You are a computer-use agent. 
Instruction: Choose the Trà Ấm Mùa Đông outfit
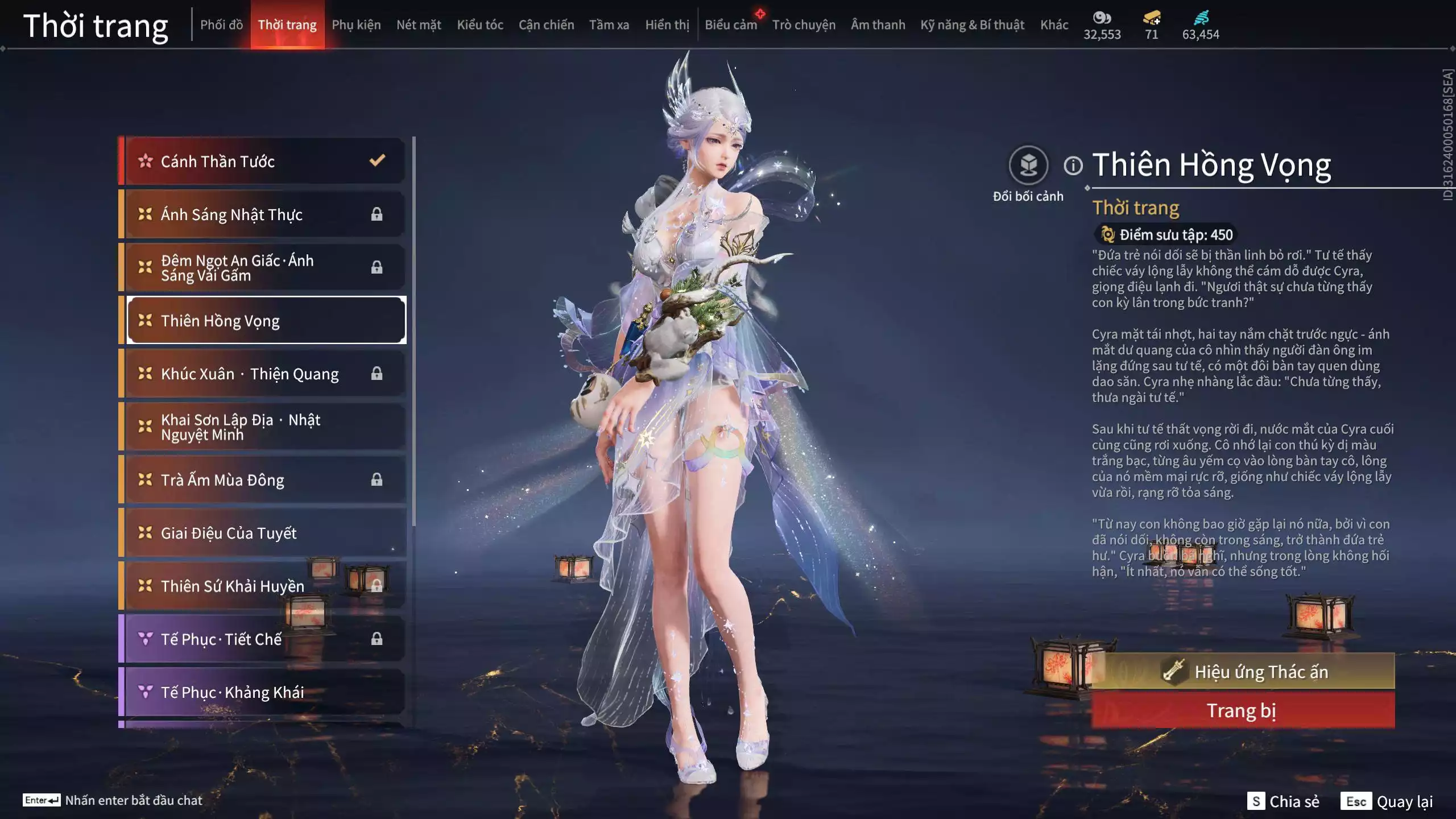[264, 480]
